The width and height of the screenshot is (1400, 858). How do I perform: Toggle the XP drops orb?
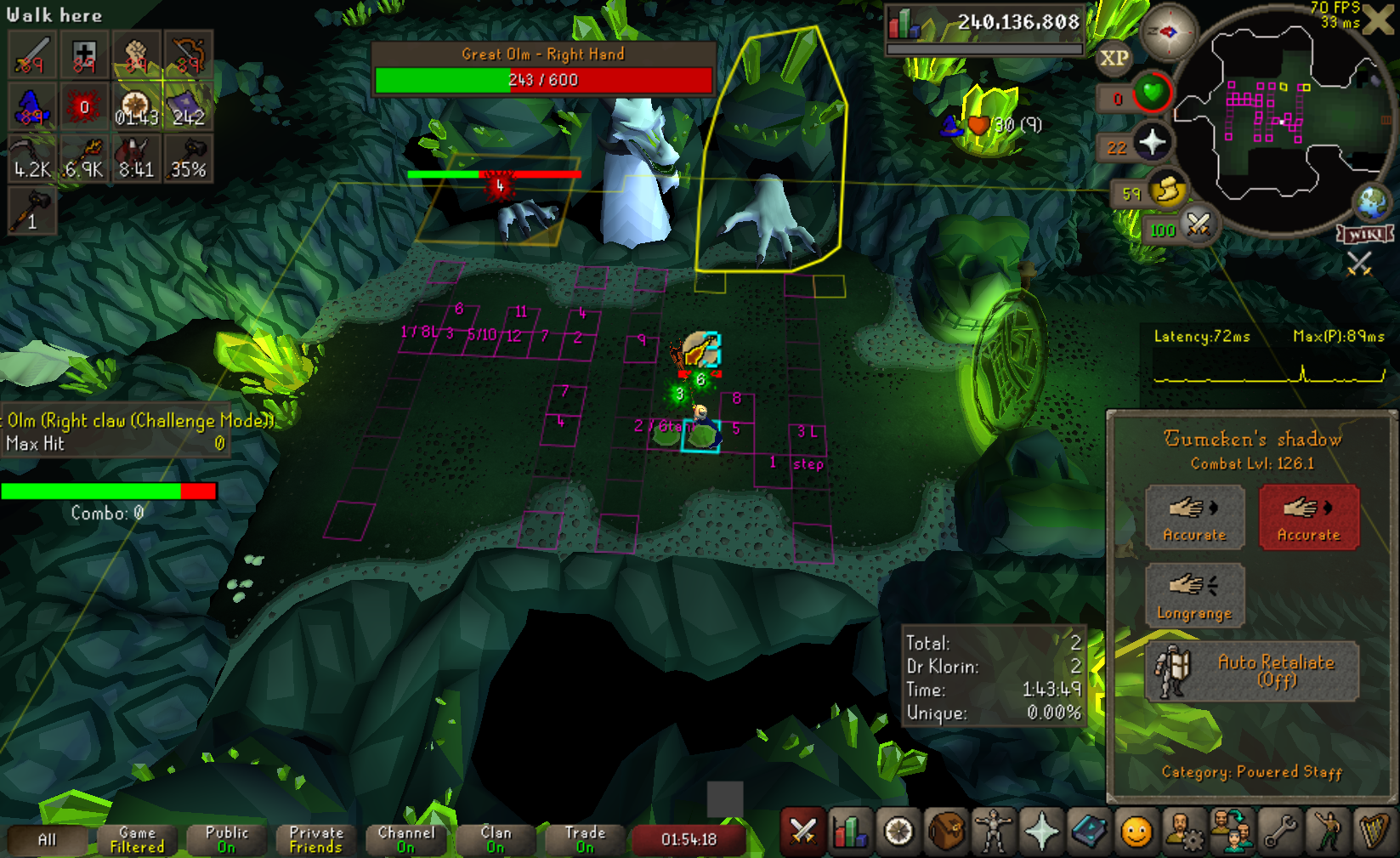coord(1114,59)
